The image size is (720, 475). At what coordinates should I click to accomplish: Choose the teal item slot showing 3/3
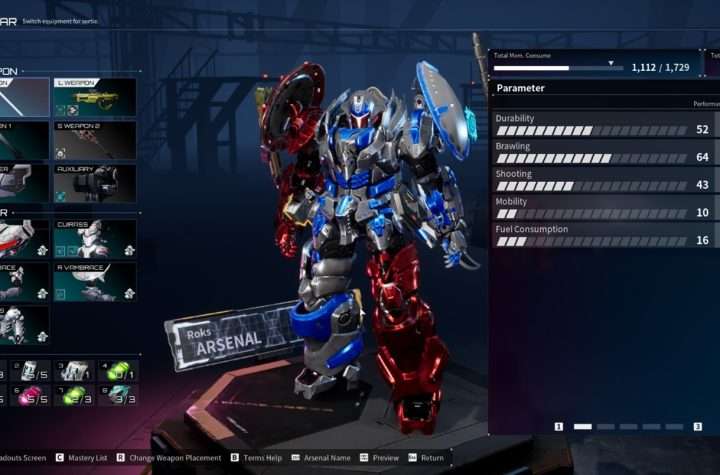click(120, 395)
